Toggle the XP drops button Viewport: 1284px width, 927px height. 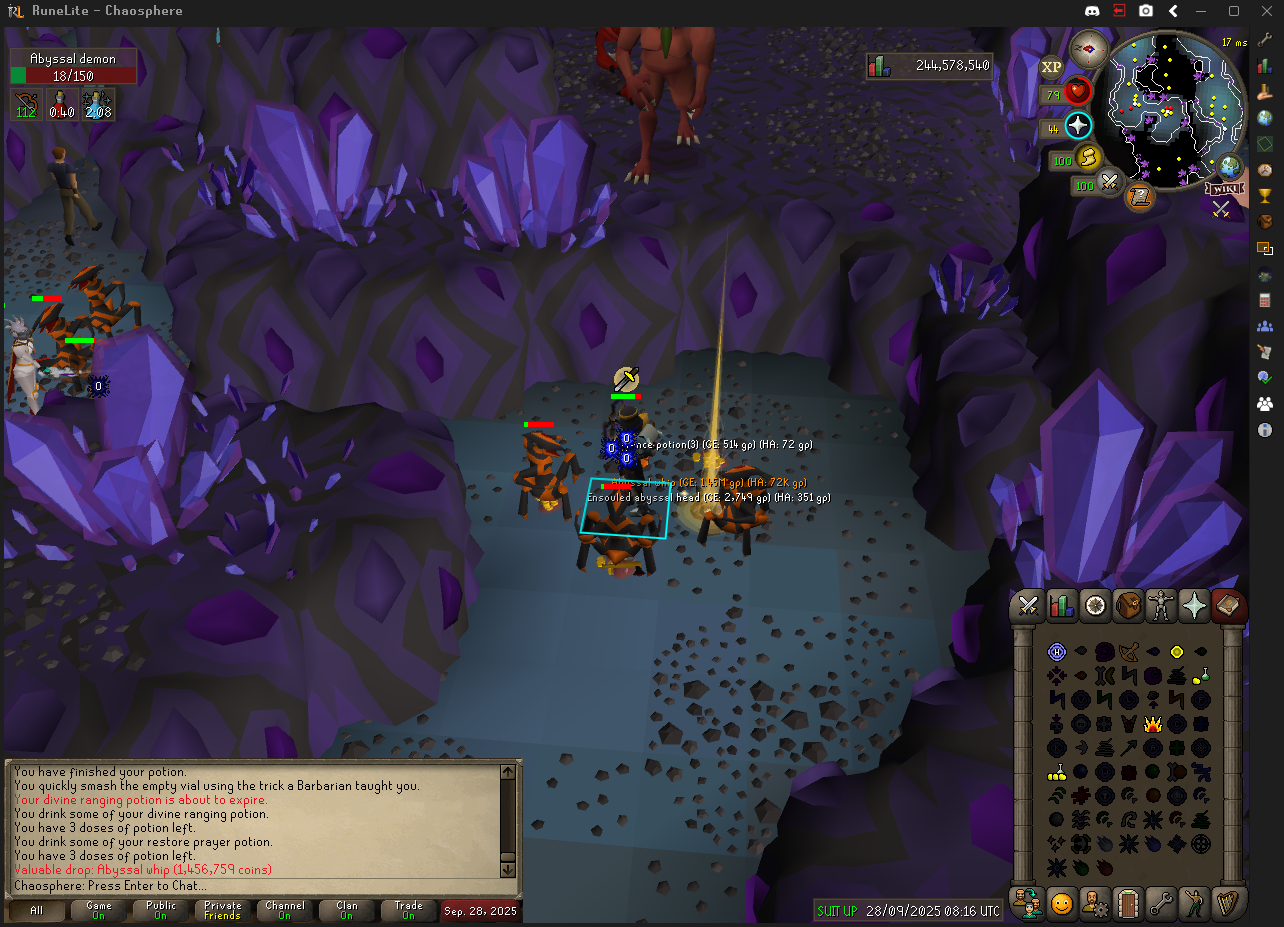(x=1051, y=67)
